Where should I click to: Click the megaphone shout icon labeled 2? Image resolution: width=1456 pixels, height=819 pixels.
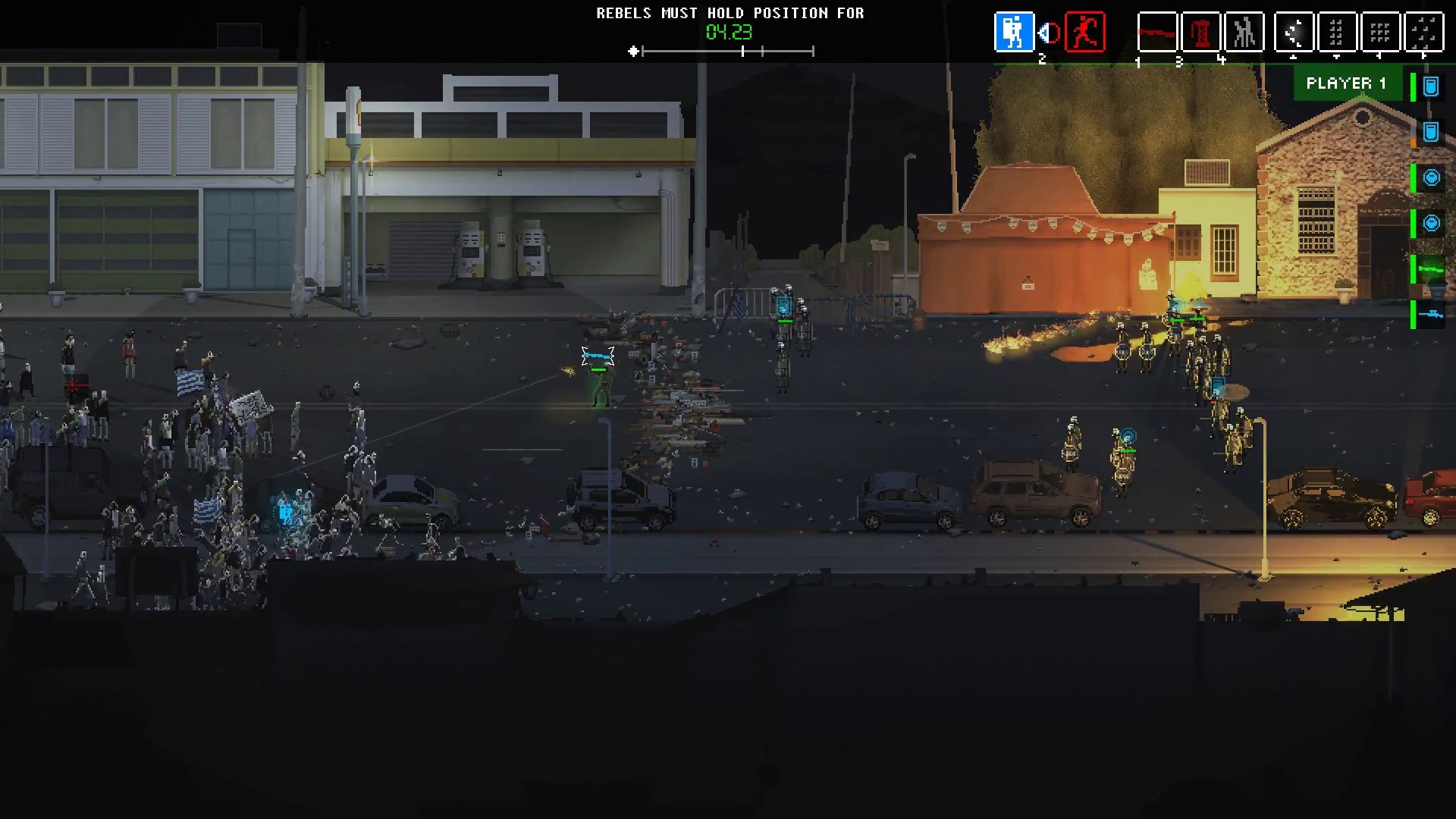[1047, 32]
